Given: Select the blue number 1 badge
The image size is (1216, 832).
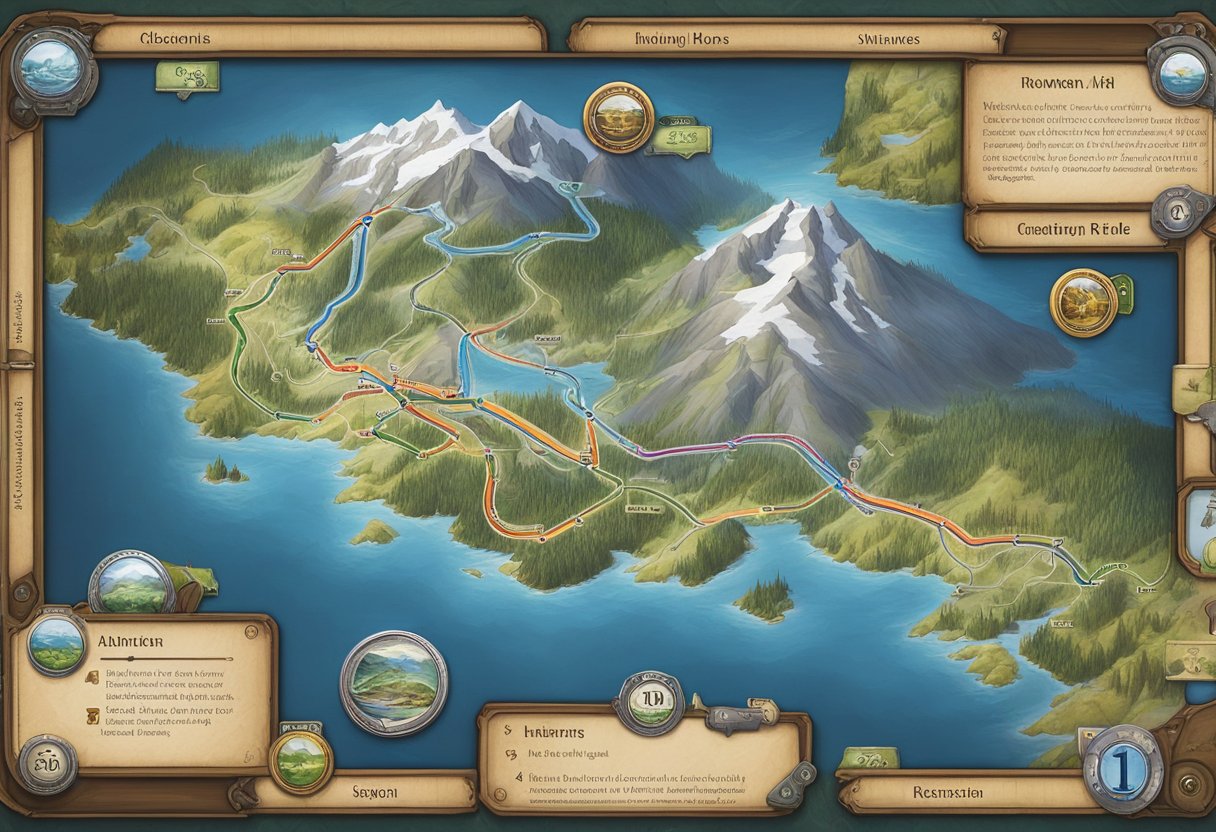Looking at the screenshot, I should 1122,768.
